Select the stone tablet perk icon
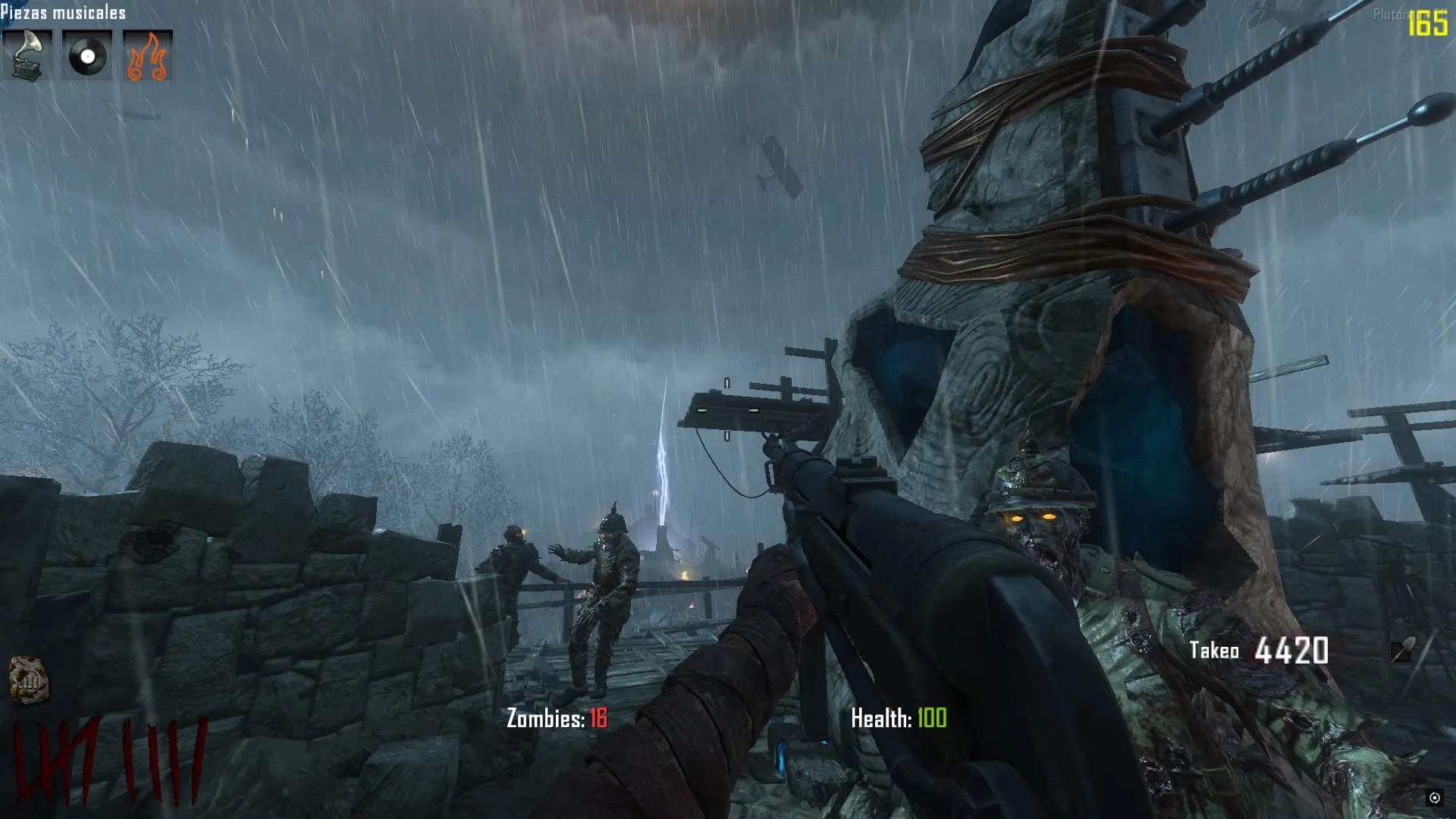This screenshot has height=819, width=1456. [29, 679]
